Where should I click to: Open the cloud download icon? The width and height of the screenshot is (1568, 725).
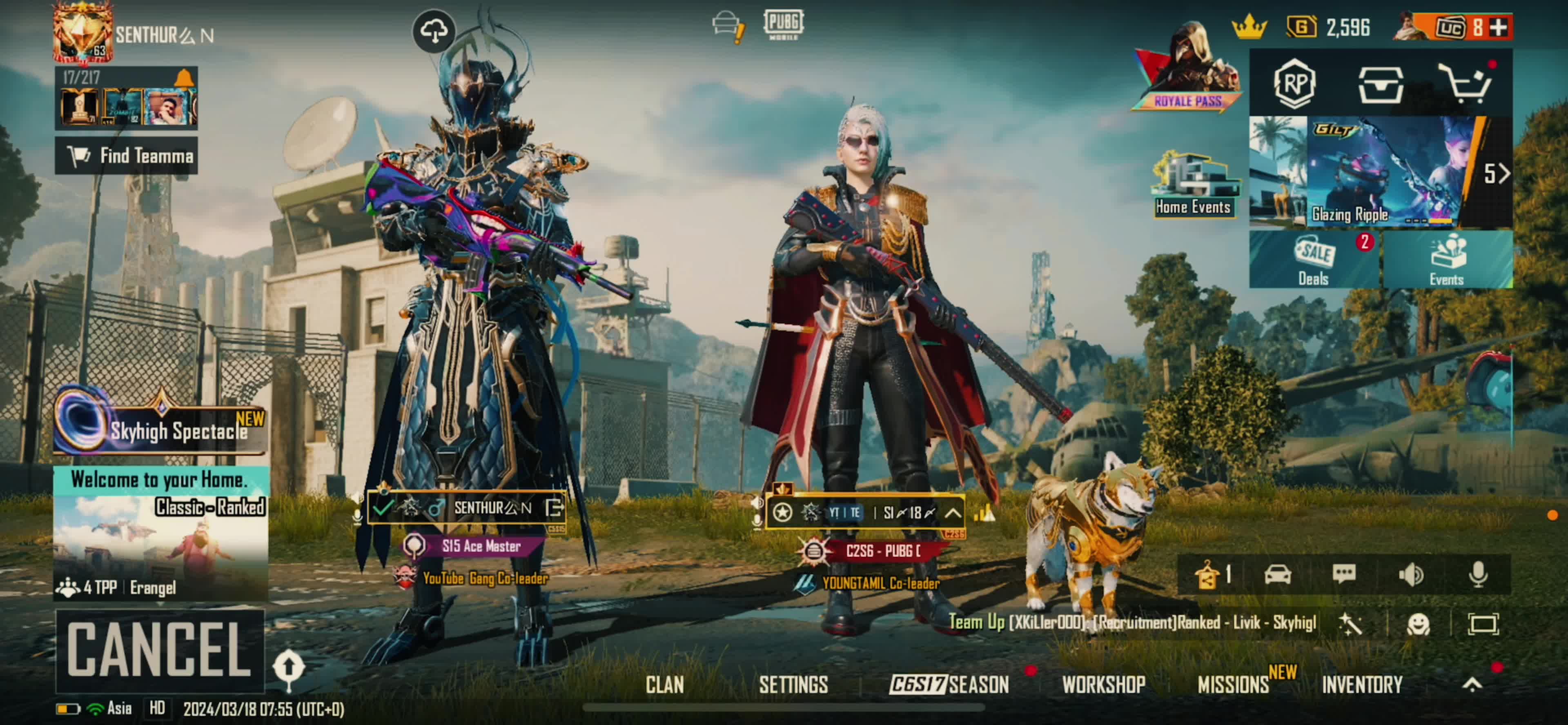point(433,31)
